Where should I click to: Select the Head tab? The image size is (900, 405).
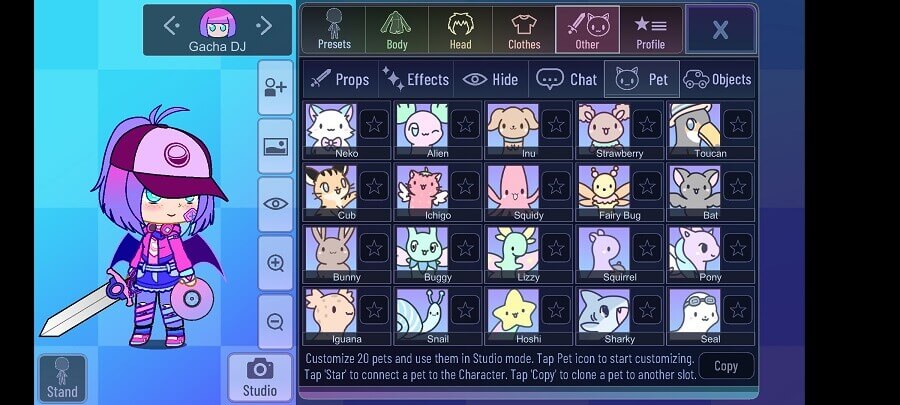(x=460, y=30)
